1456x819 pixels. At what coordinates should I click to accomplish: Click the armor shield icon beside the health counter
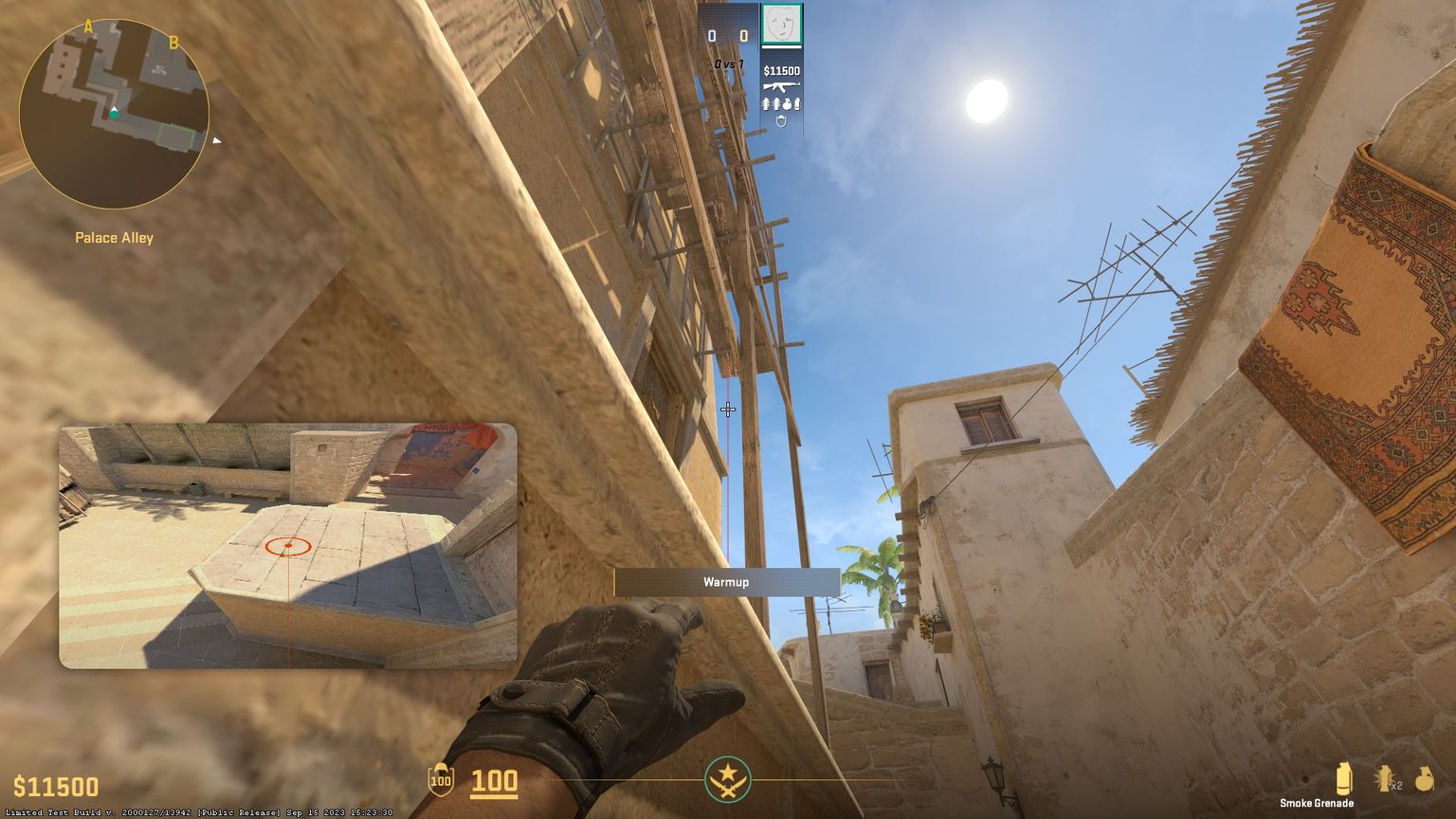441,781
